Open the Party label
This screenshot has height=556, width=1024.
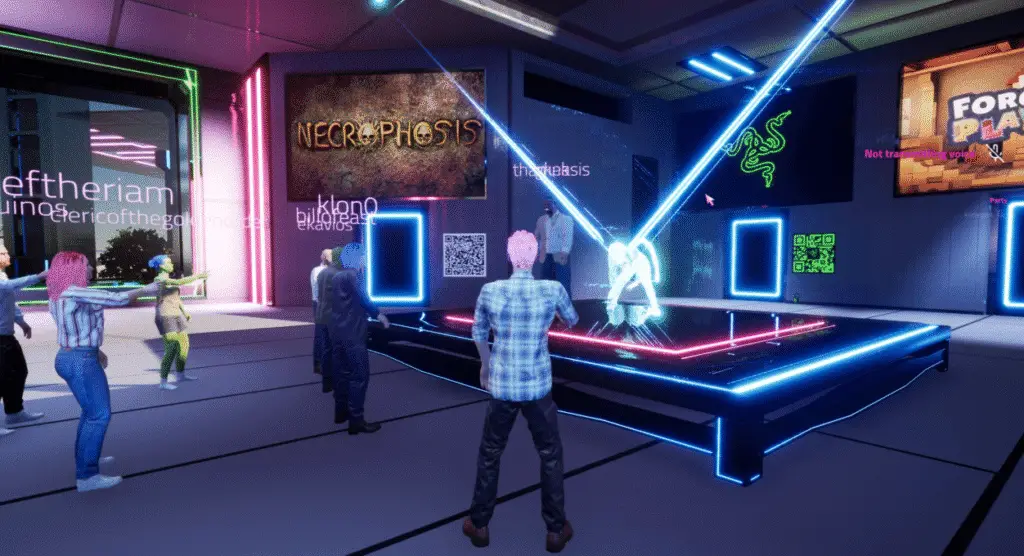[x=998, y=200]
